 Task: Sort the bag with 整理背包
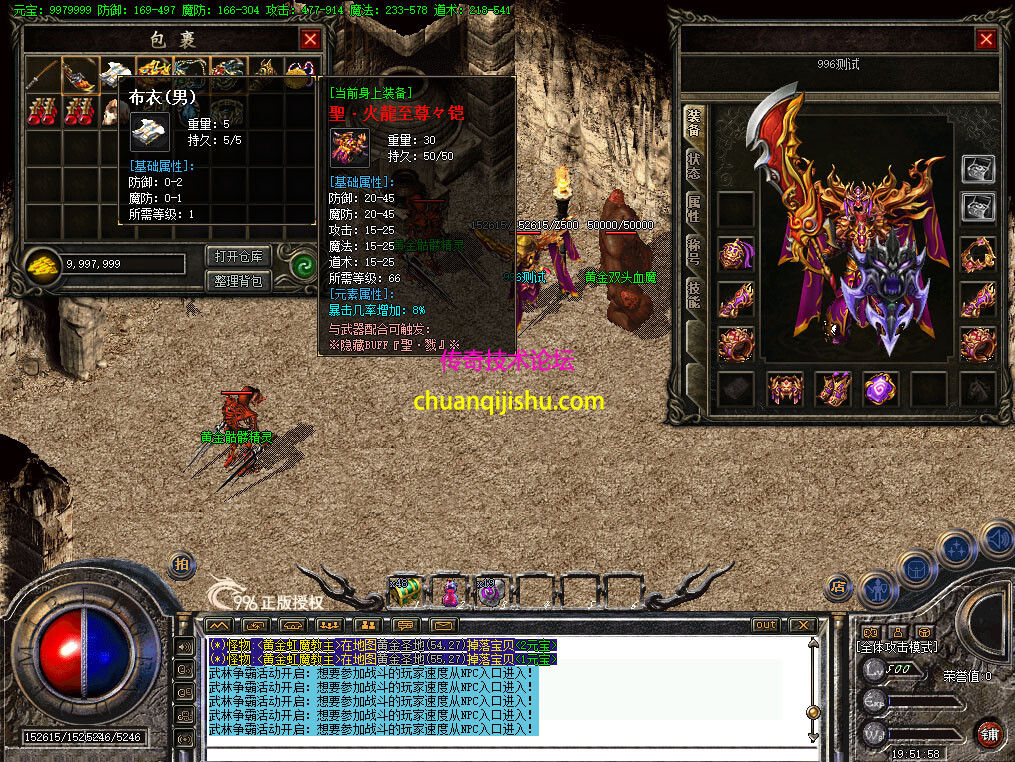click(237, 281)
